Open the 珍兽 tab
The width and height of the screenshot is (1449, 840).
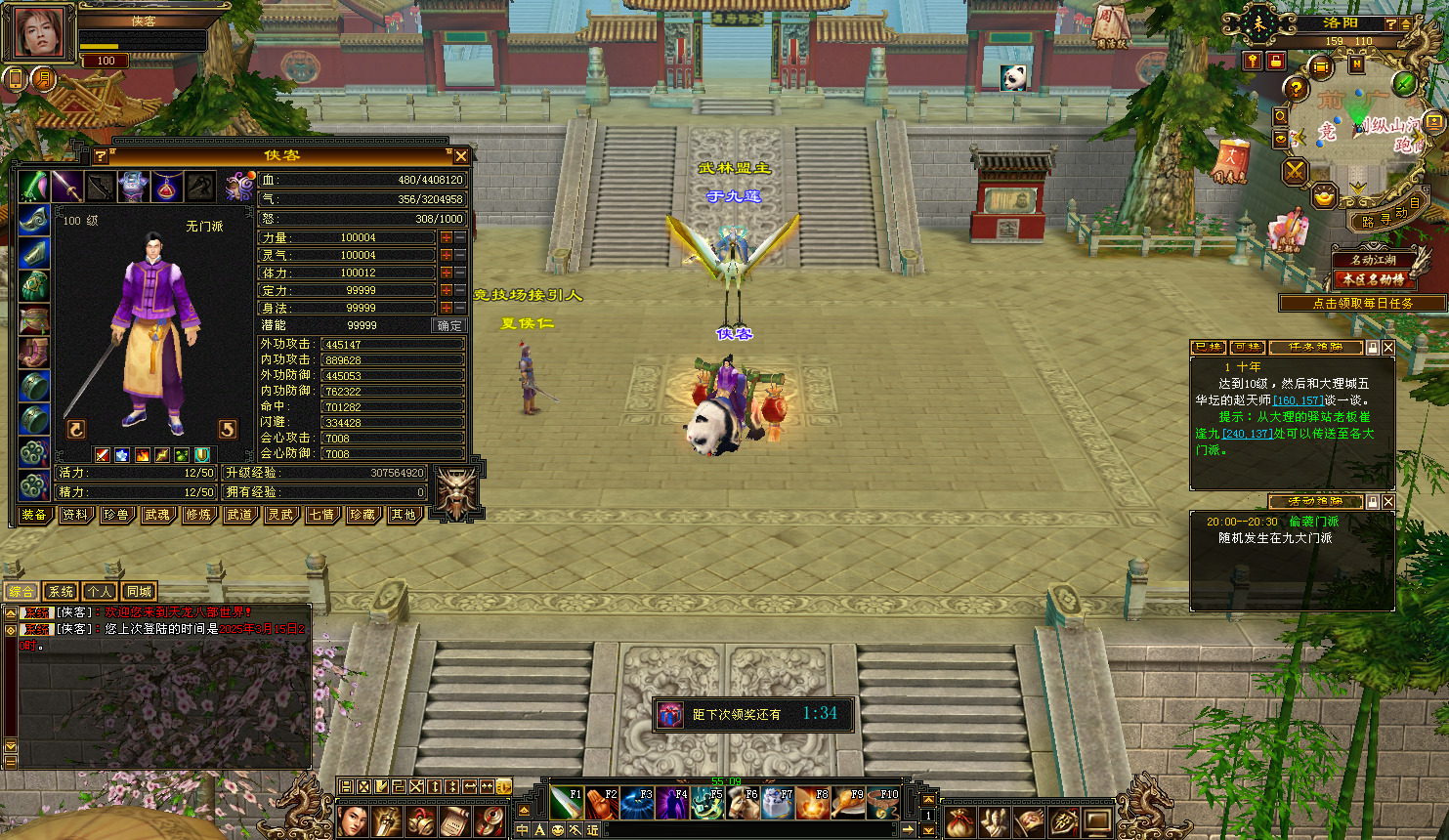pos(116,515)
